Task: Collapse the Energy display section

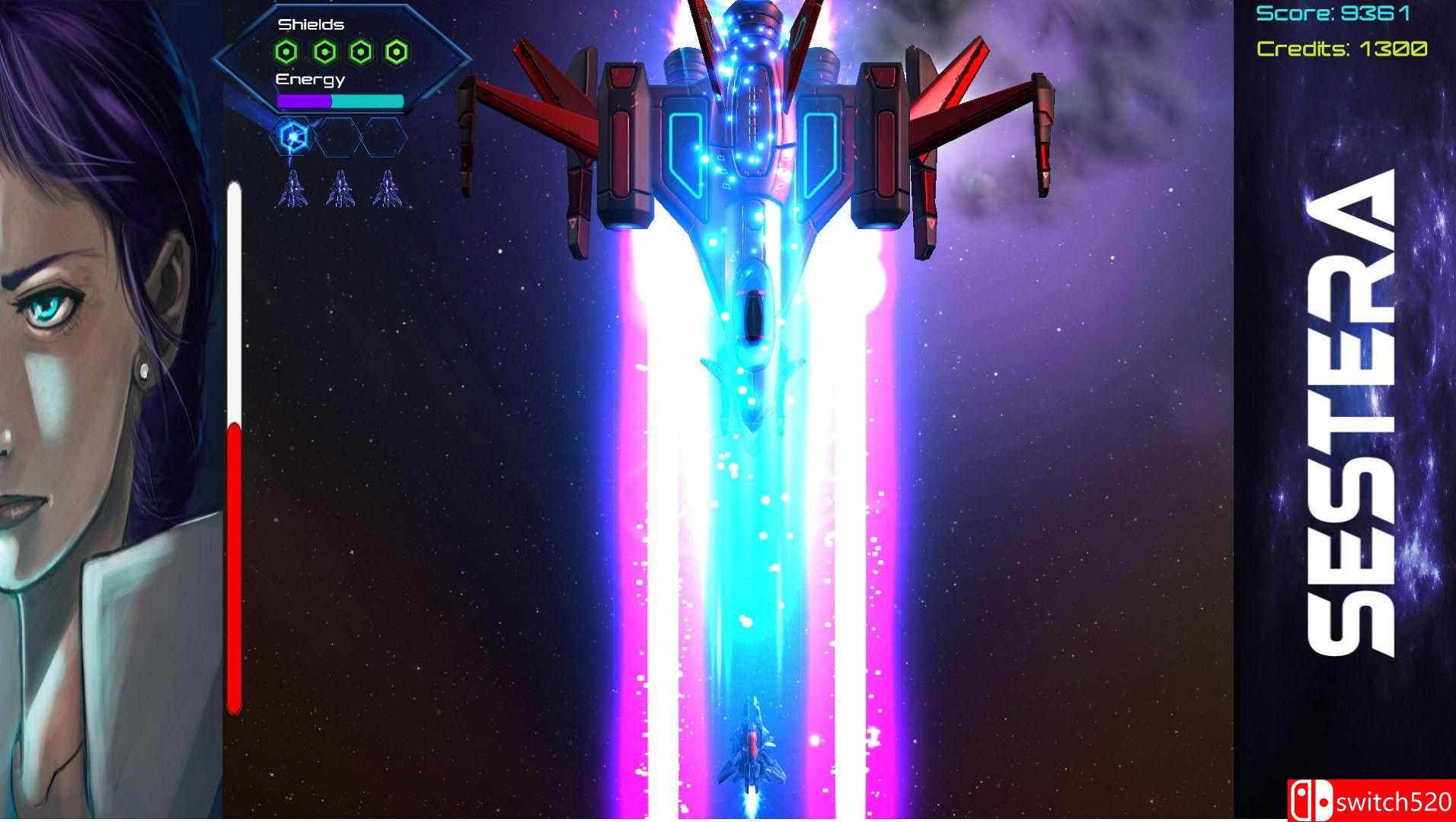Action: [310, 78]
